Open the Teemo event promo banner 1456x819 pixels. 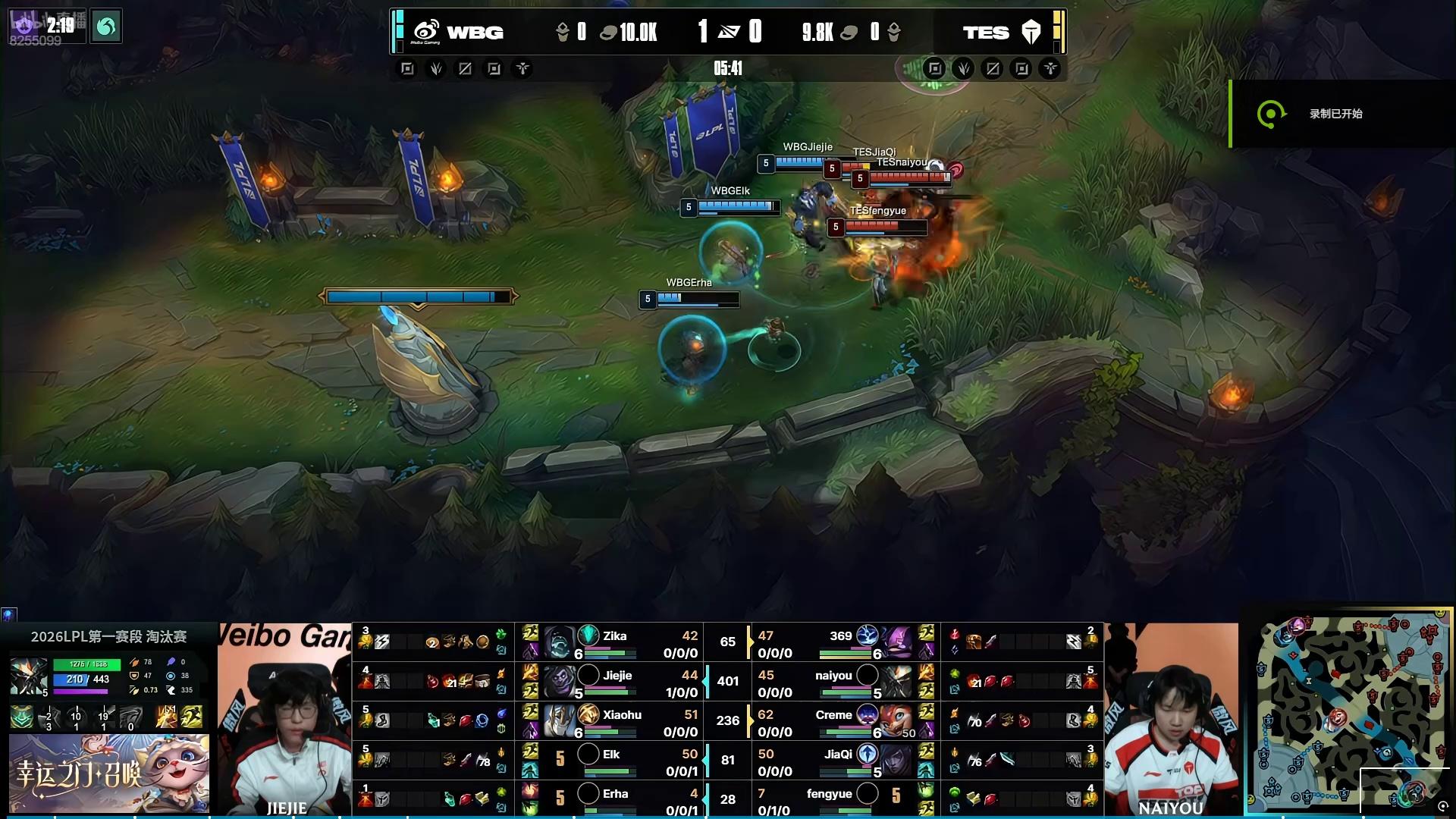coord(108,773)
